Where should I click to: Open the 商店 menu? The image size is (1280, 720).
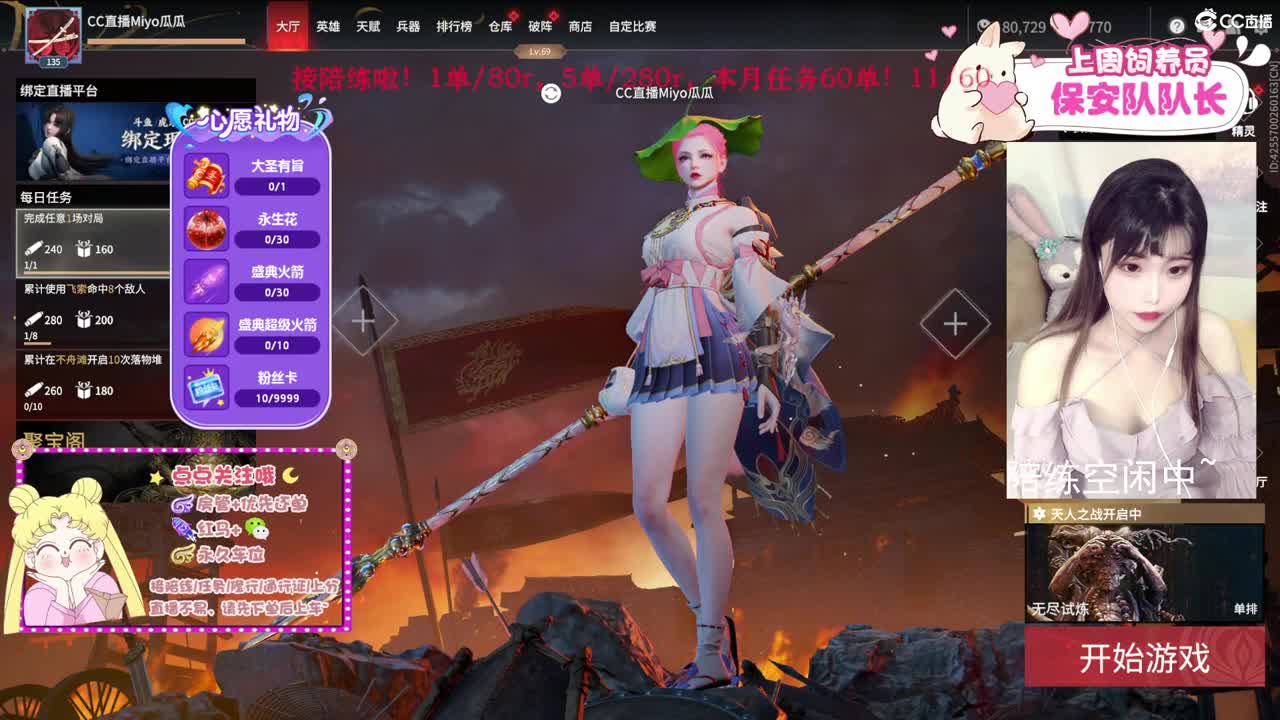(578, 27)
